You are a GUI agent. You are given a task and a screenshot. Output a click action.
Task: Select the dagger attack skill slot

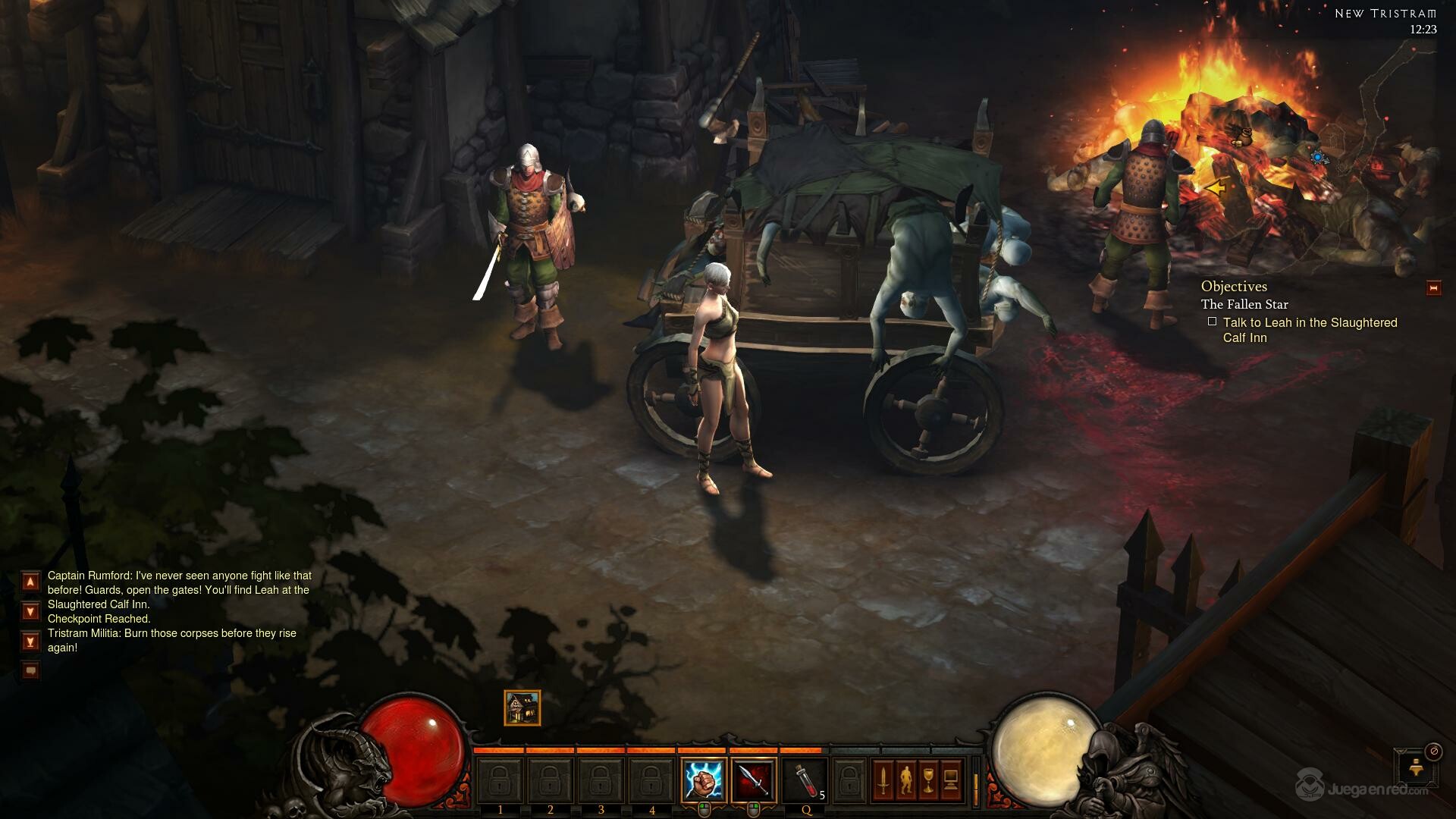(x=754, y=780)
